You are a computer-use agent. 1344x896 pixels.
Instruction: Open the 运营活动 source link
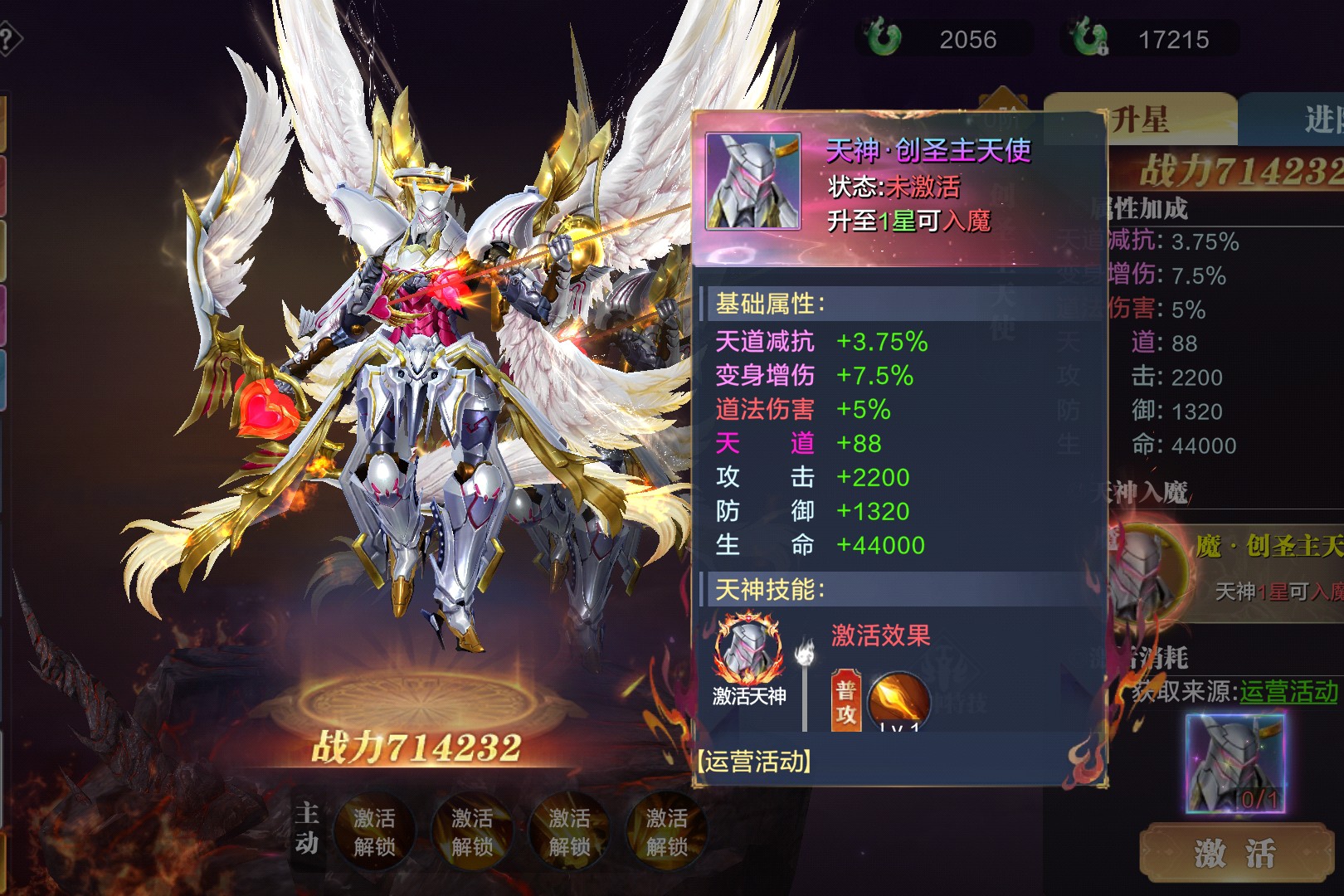(x=1288, y=691)
